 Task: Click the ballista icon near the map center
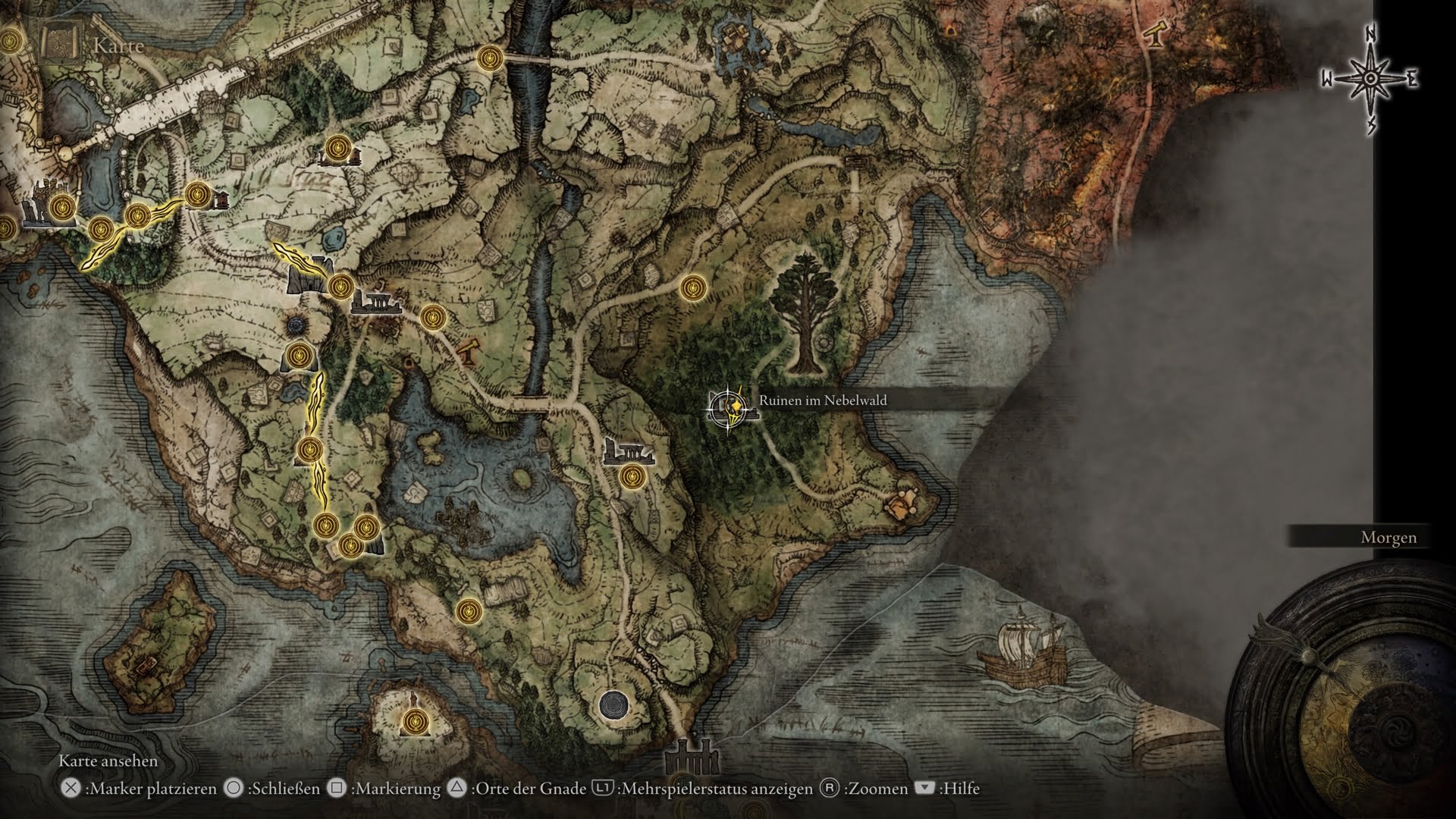467,351
